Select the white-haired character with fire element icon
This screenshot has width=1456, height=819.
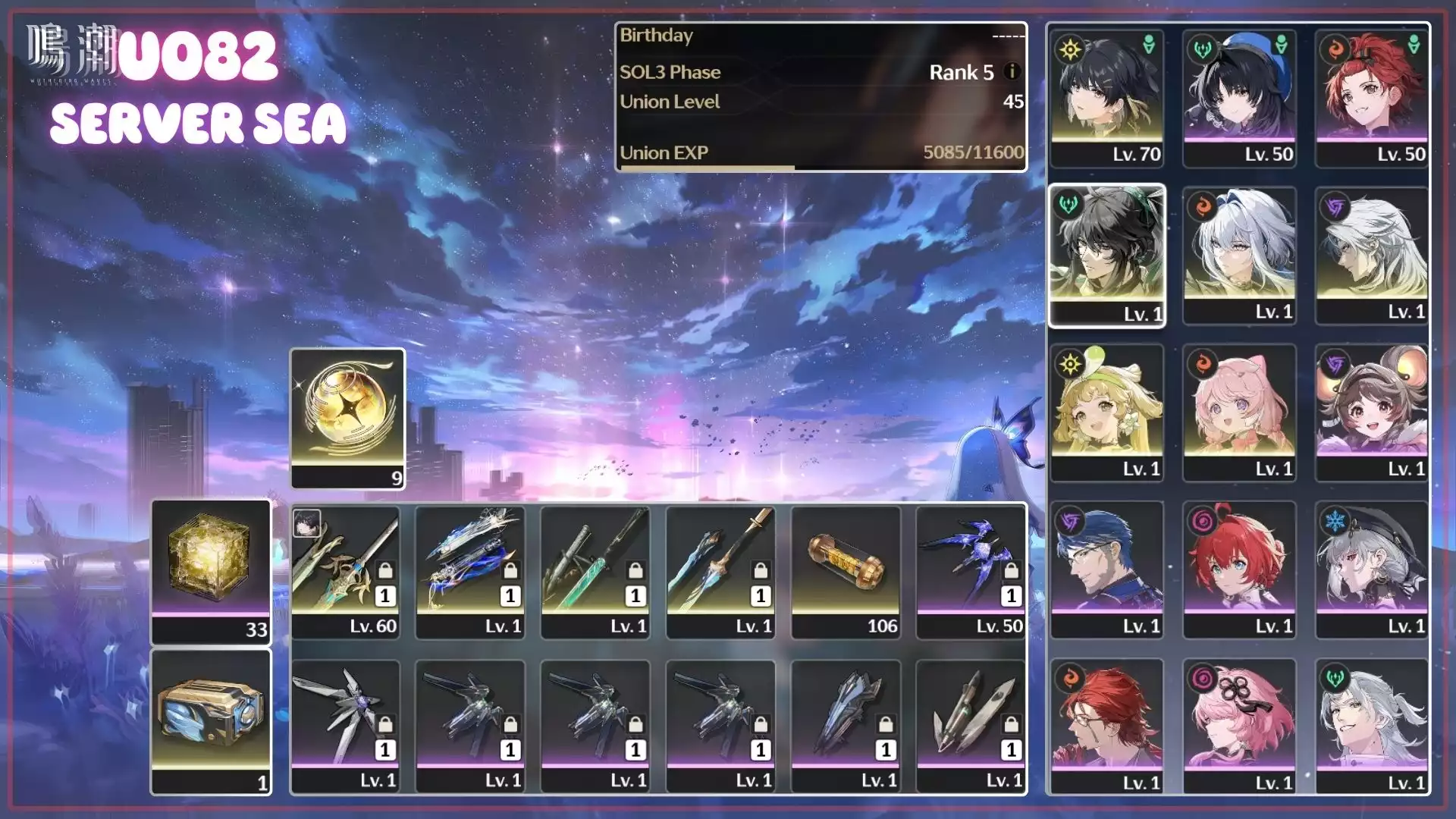tap(1239, 256)
